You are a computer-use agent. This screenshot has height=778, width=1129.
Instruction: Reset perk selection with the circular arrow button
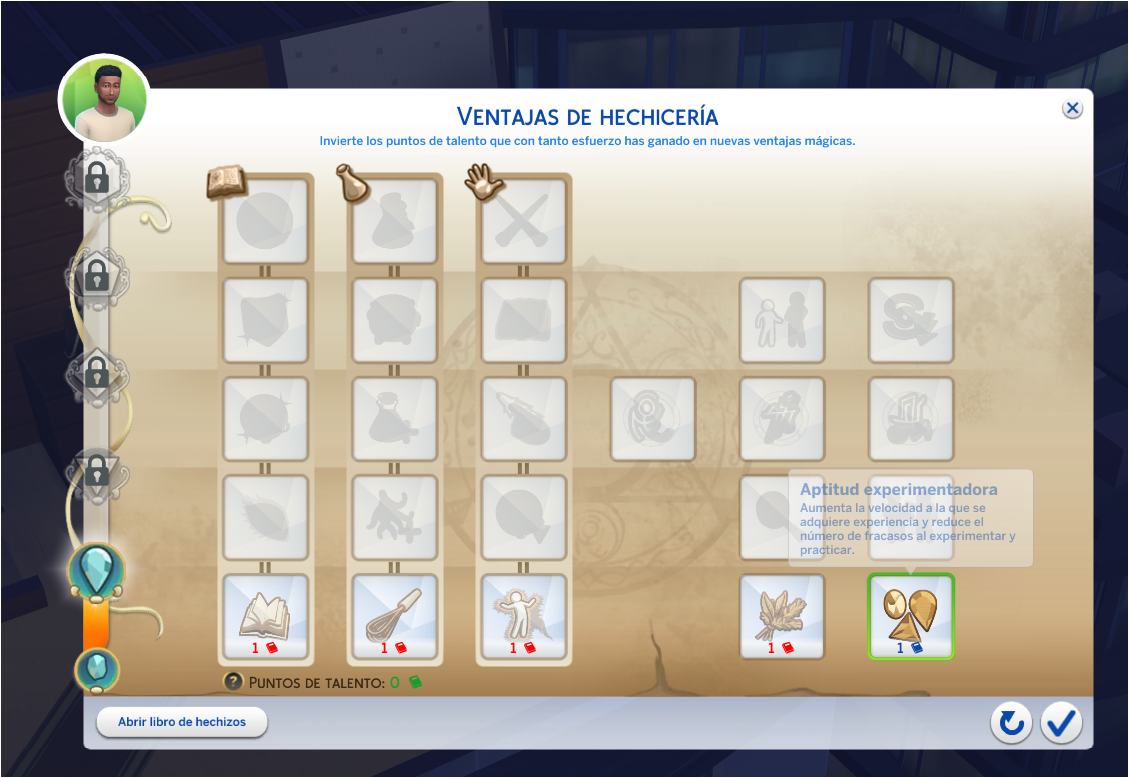(x=1011, y=723)
